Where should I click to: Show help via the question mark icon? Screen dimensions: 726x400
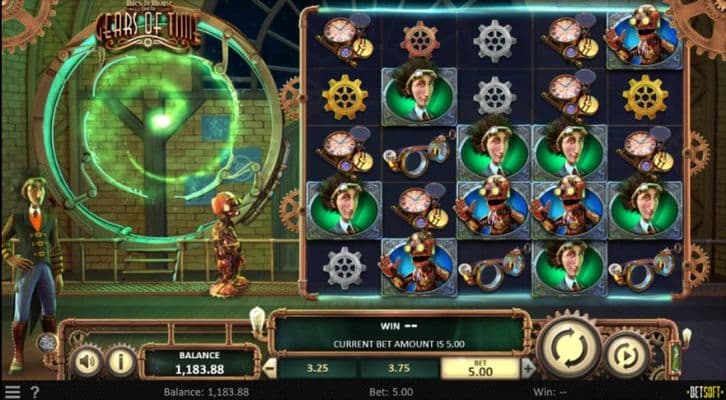34,391
